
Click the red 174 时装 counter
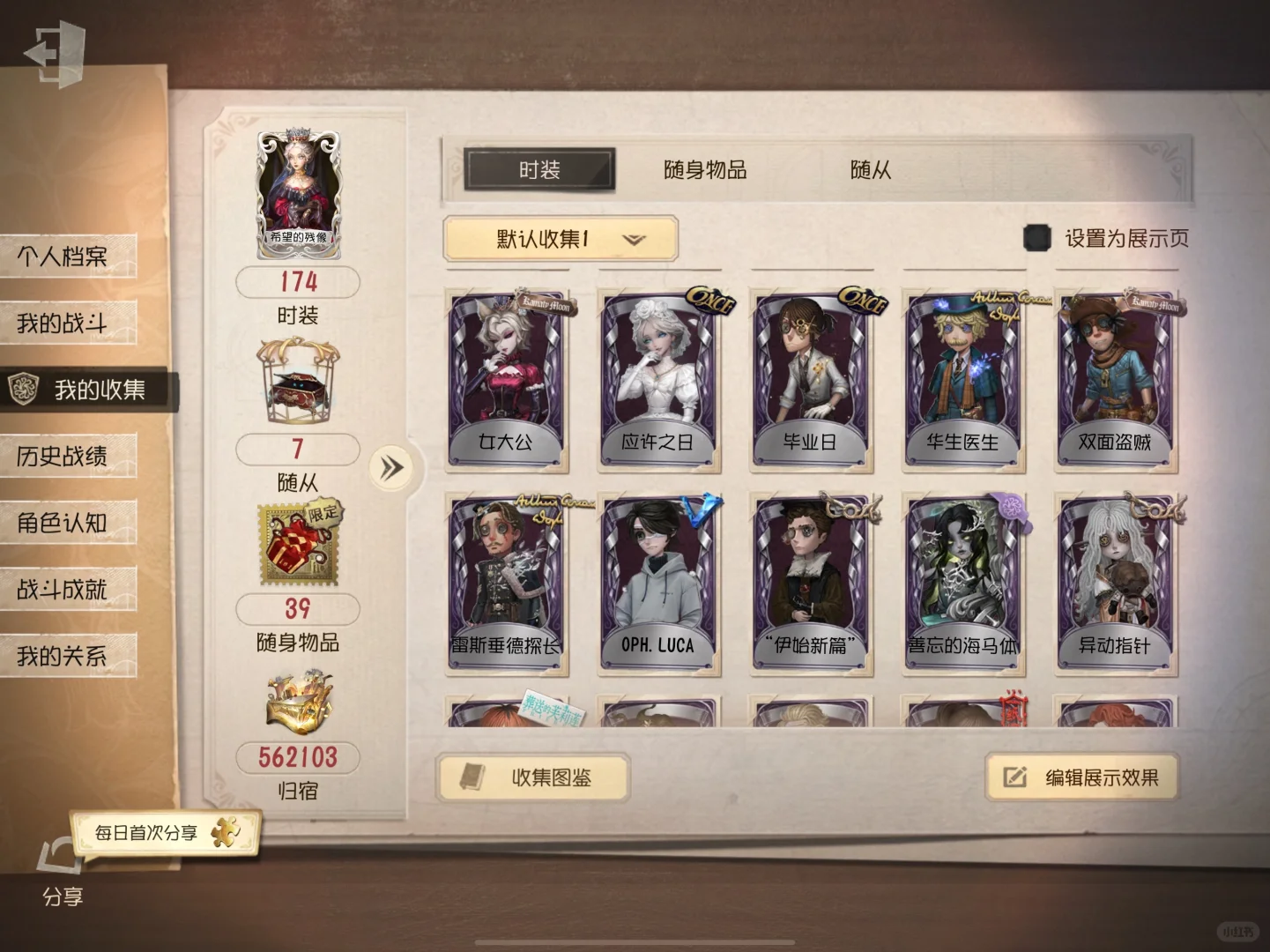[x=296, y=282]
